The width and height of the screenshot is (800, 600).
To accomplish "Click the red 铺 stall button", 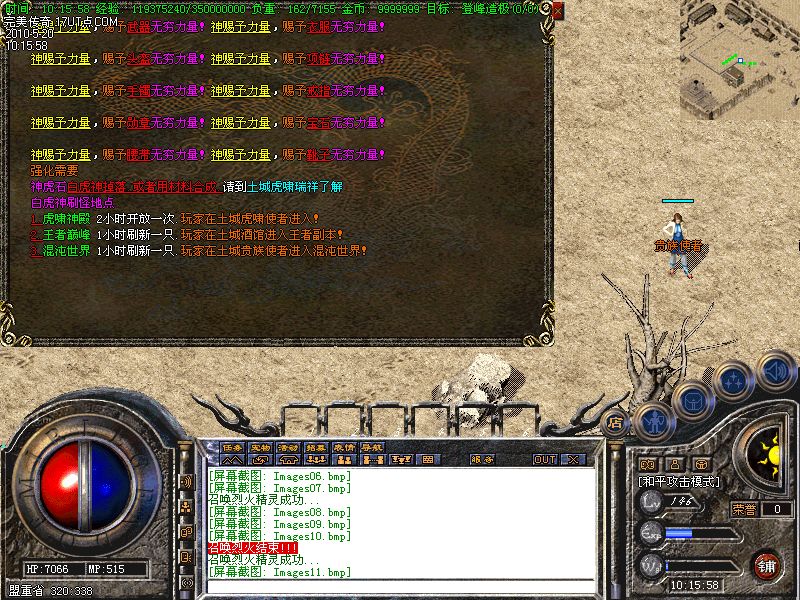I will [x=767, y=565].
